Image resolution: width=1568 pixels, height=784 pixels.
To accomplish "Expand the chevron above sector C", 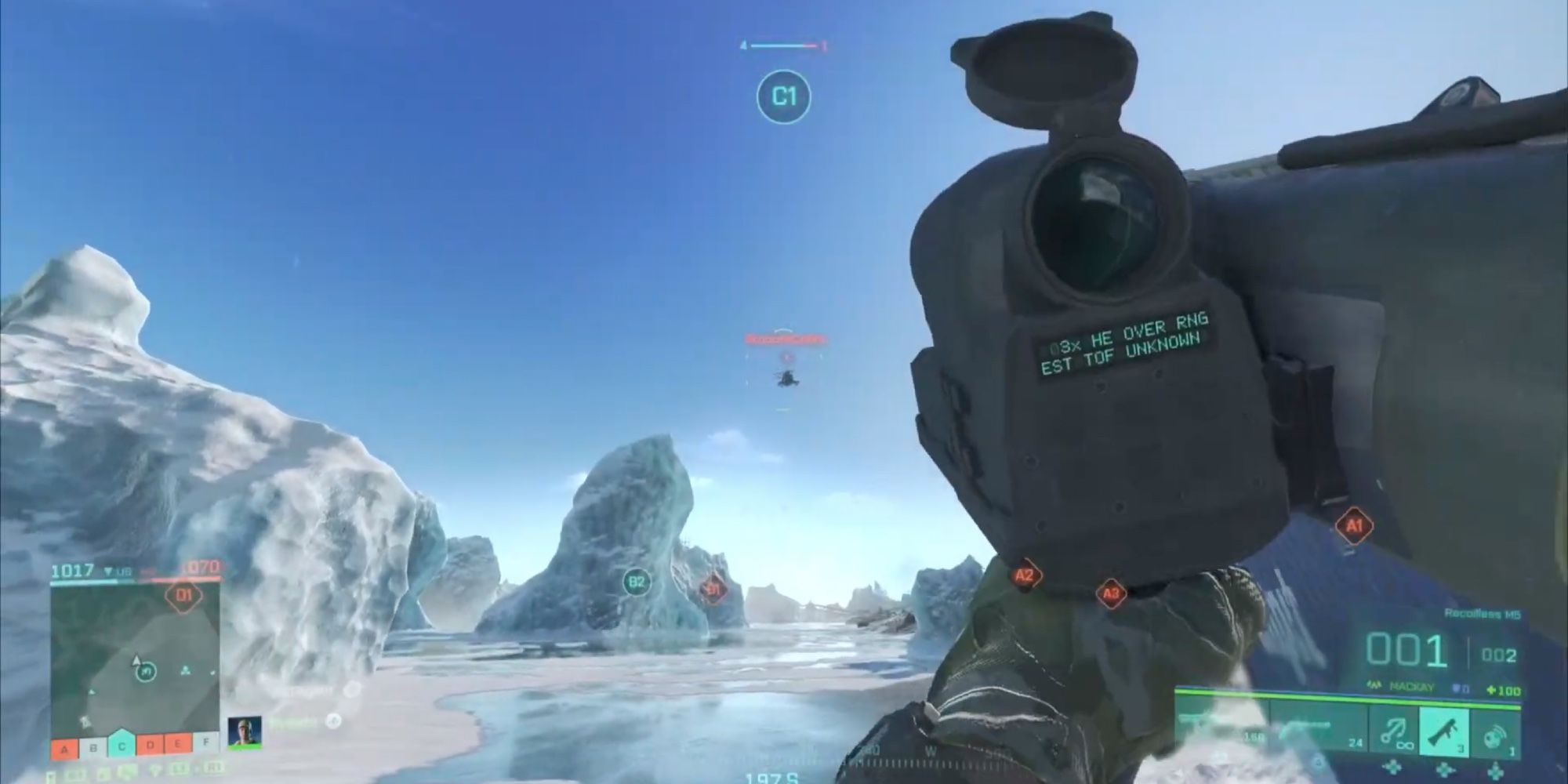I will [121, 729].
